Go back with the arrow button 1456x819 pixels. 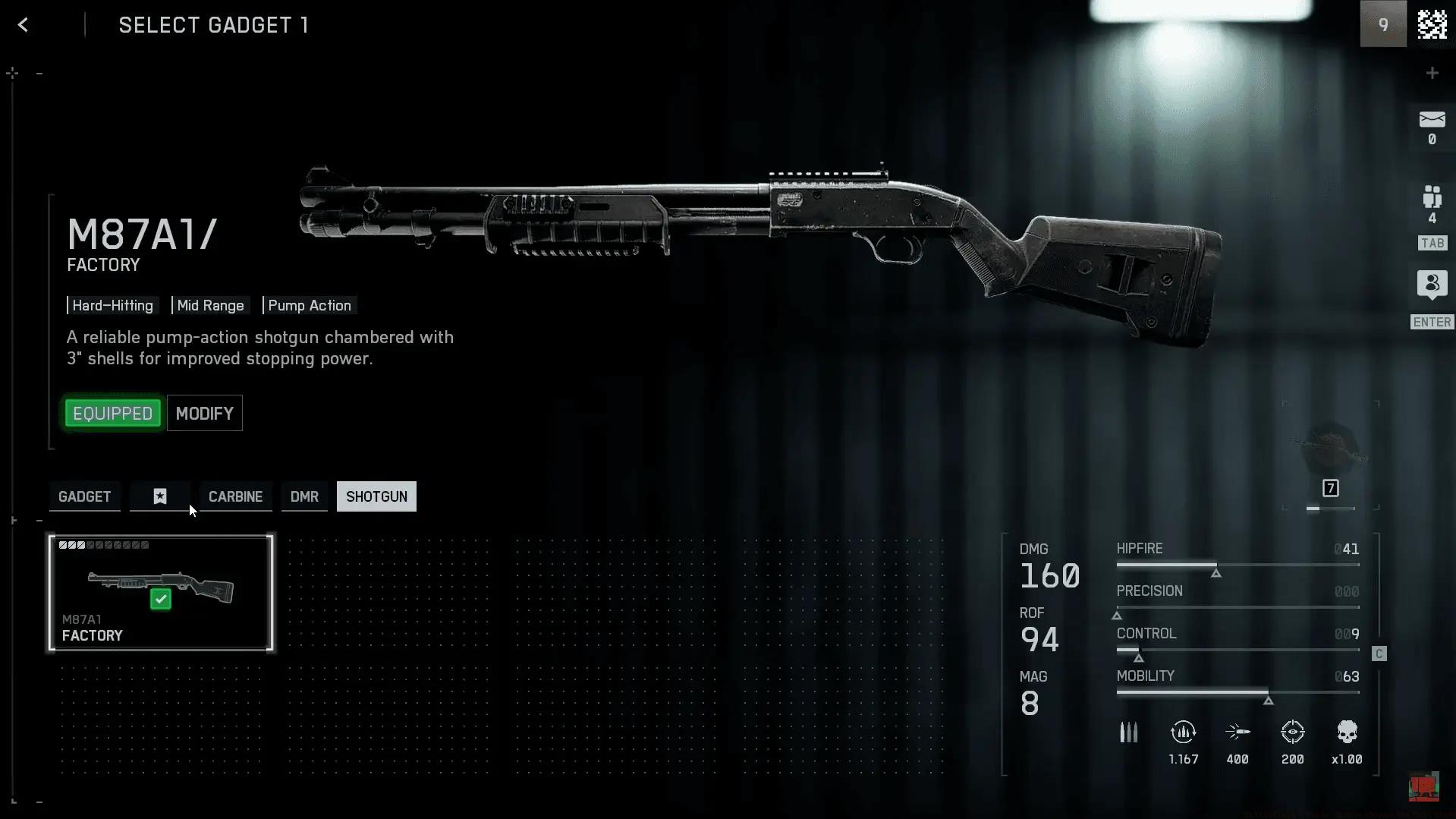24,25
